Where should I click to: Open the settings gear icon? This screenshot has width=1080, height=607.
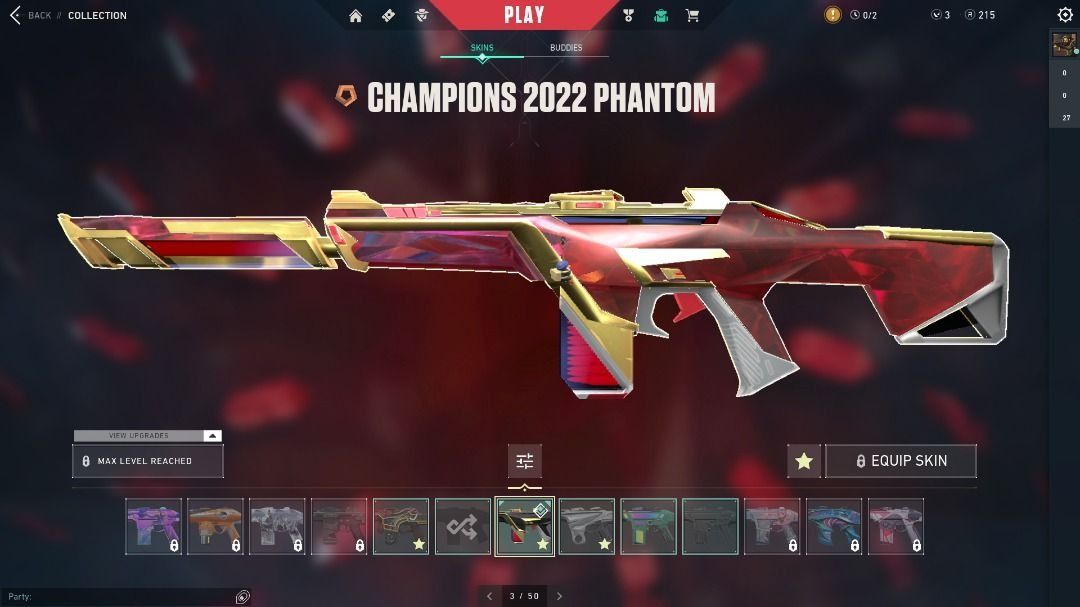[x=1065, y=15]
